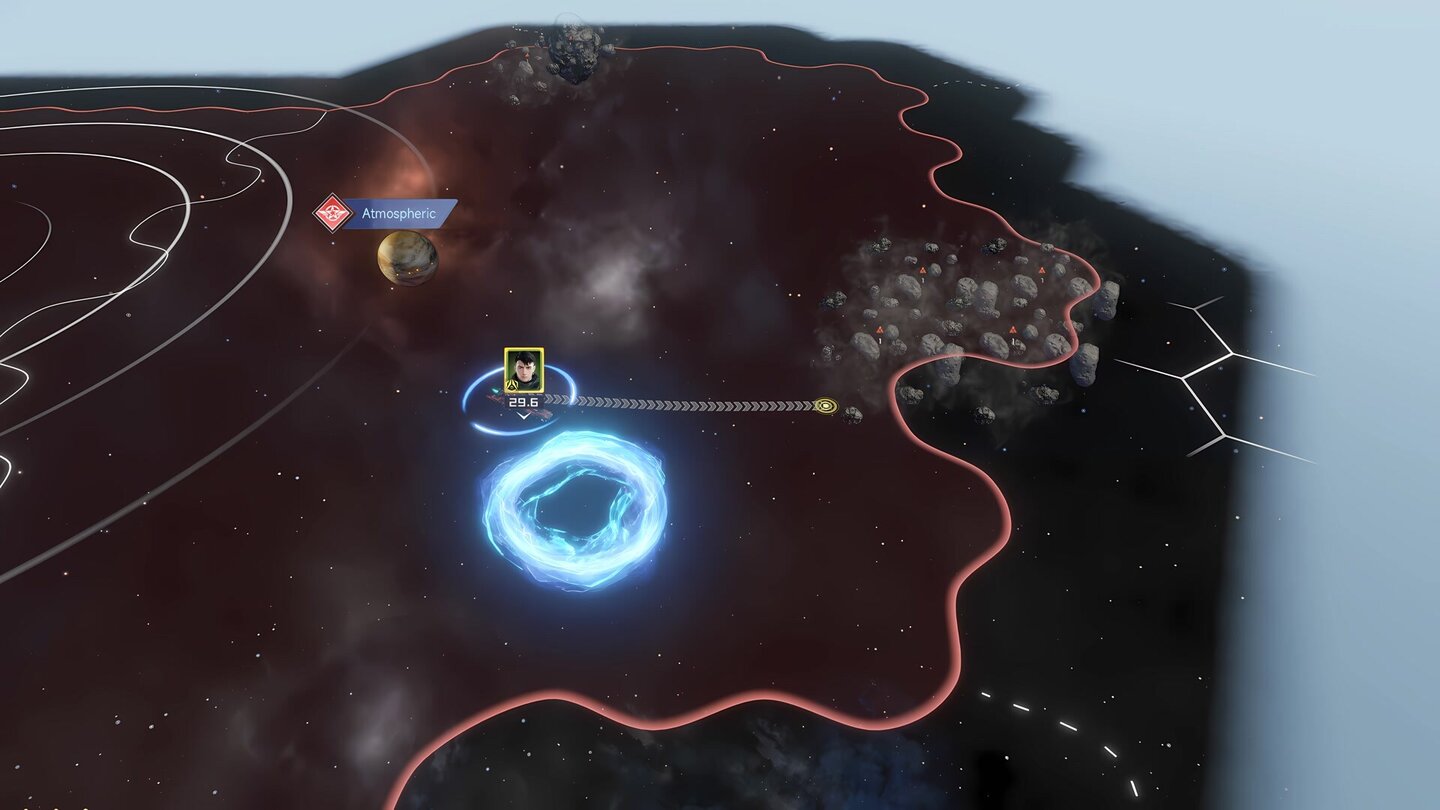Select the Atmospheric planet label
The height and width of the screenshot is (810, 1440).
click(x=400, y=214)
